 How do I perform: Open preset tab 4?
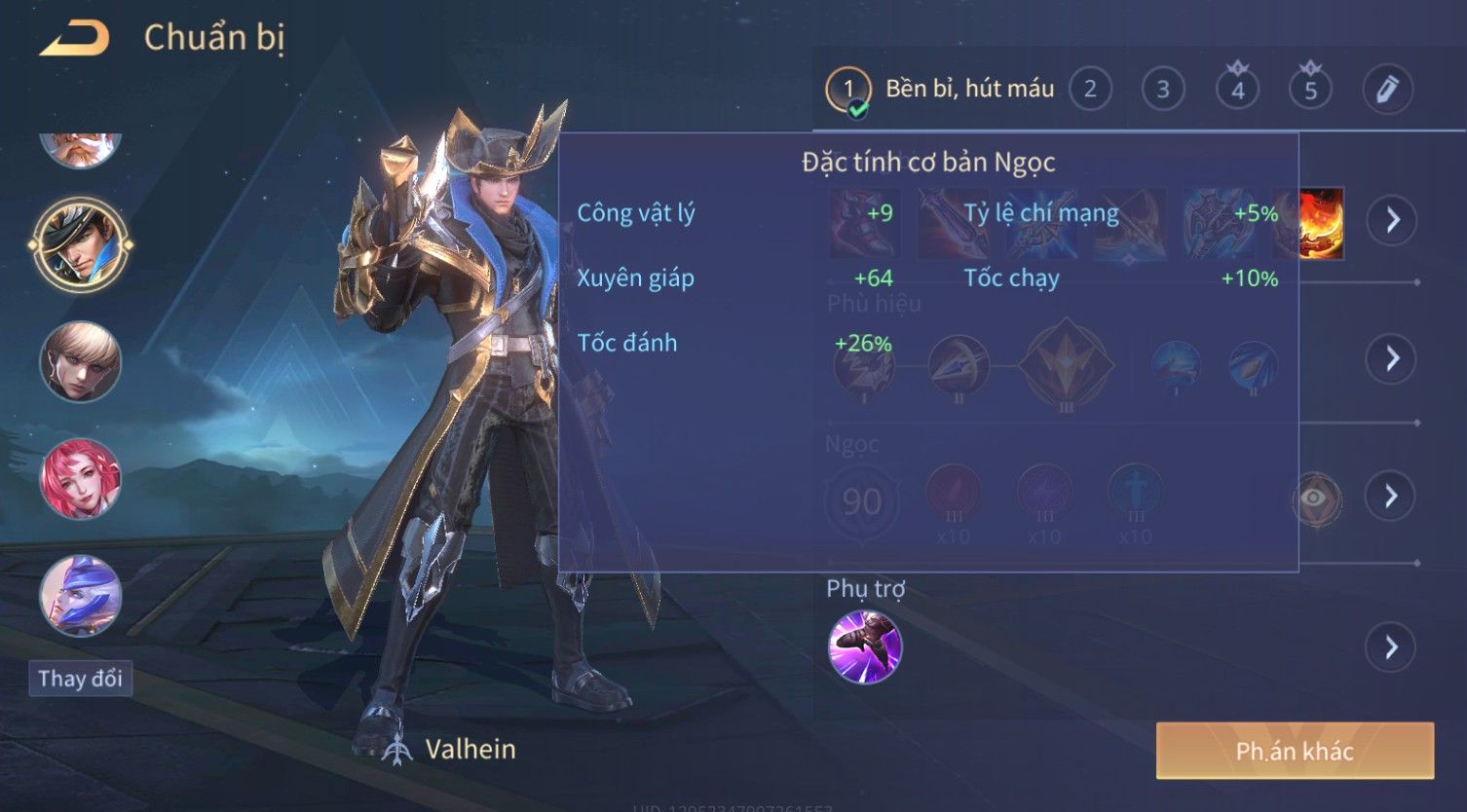(1237, 90)
